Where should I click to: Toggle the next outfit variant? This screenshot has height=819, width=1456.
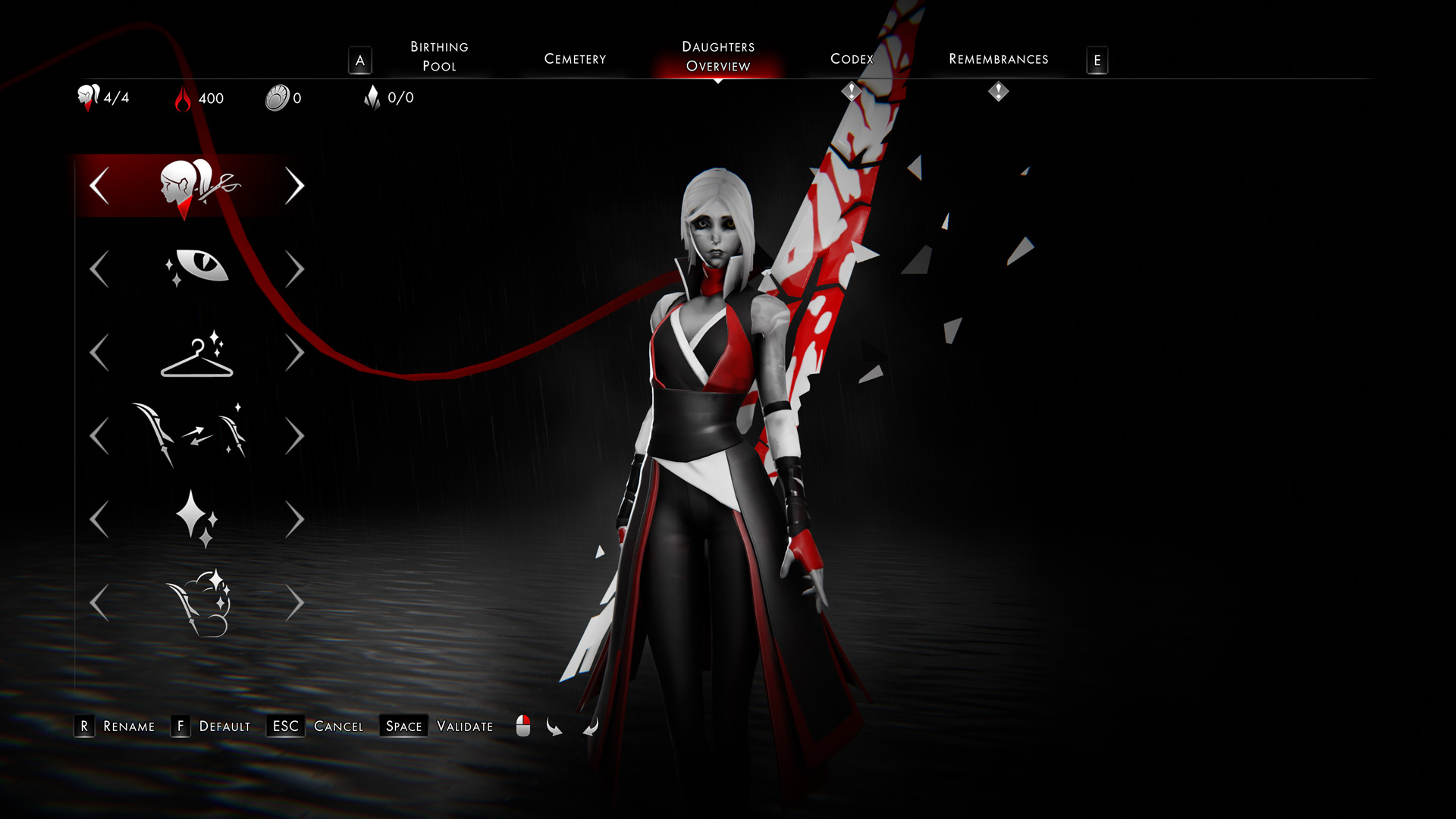point(297,351)
